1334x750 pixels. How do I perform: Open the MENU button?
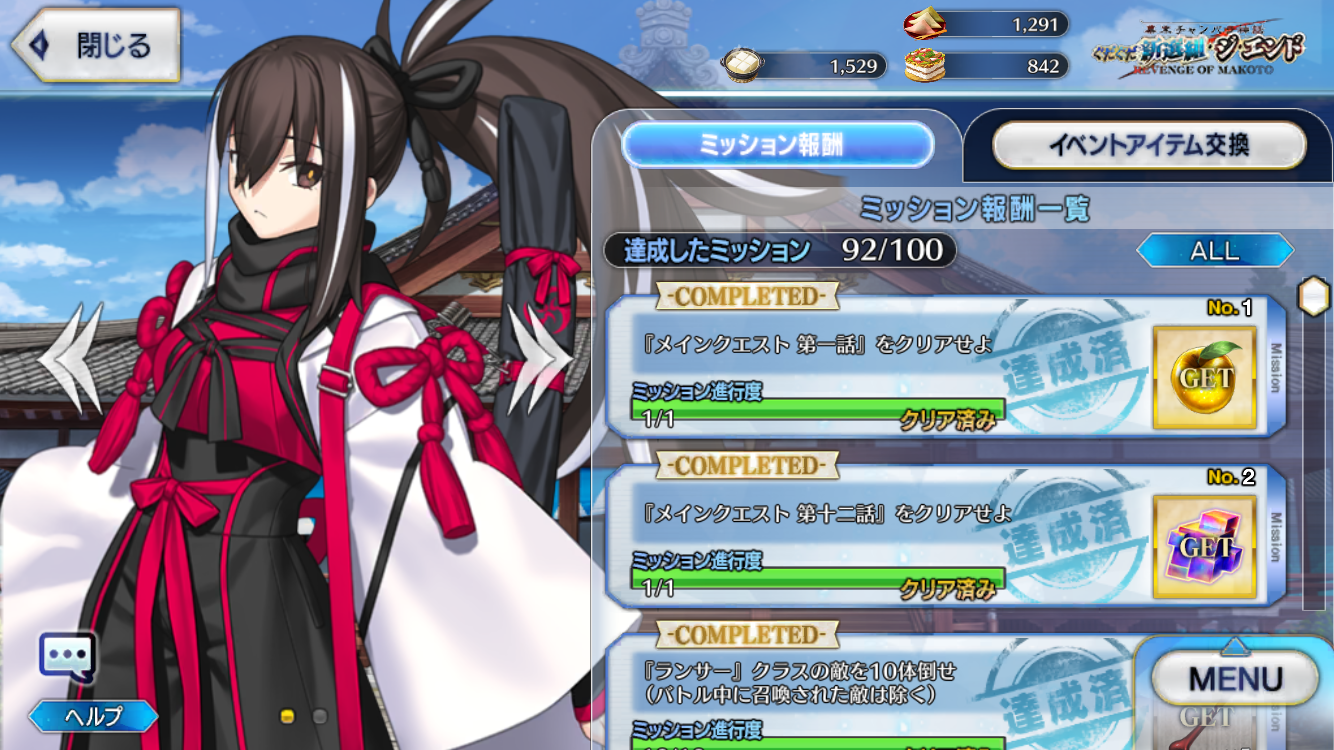[x=1235, y=680]
